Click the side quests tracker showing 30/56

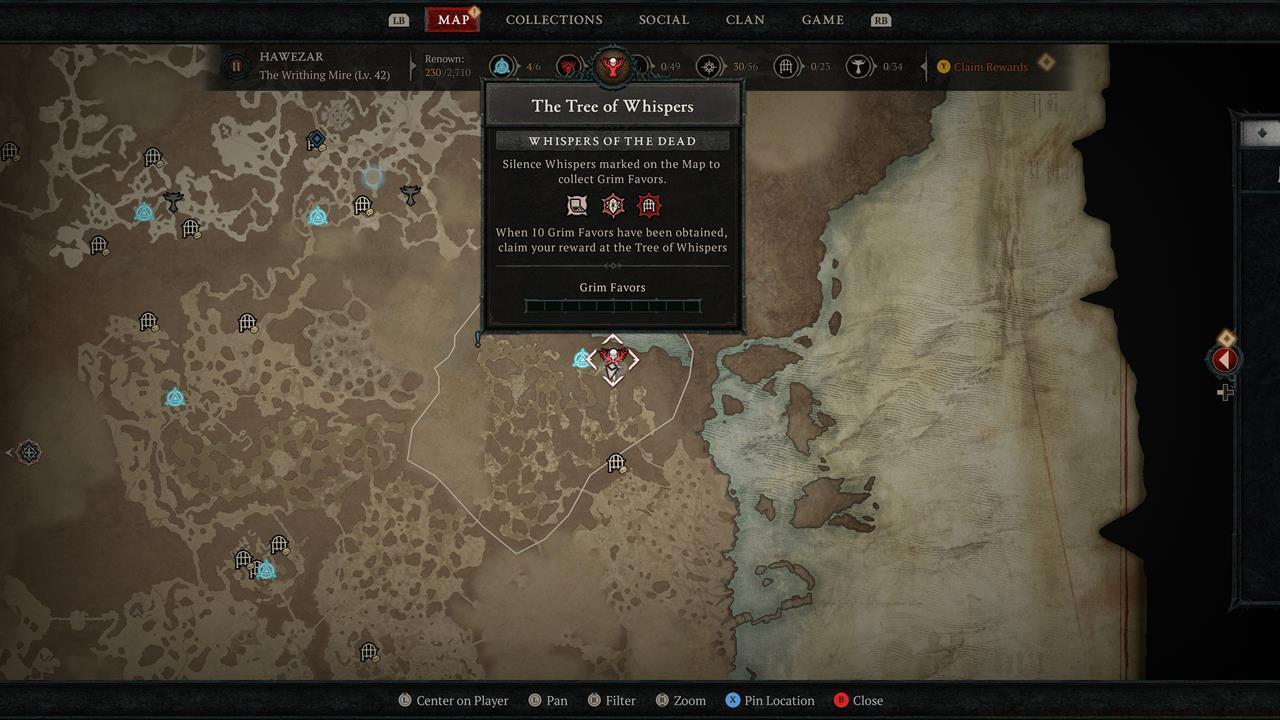coord(722,66)
